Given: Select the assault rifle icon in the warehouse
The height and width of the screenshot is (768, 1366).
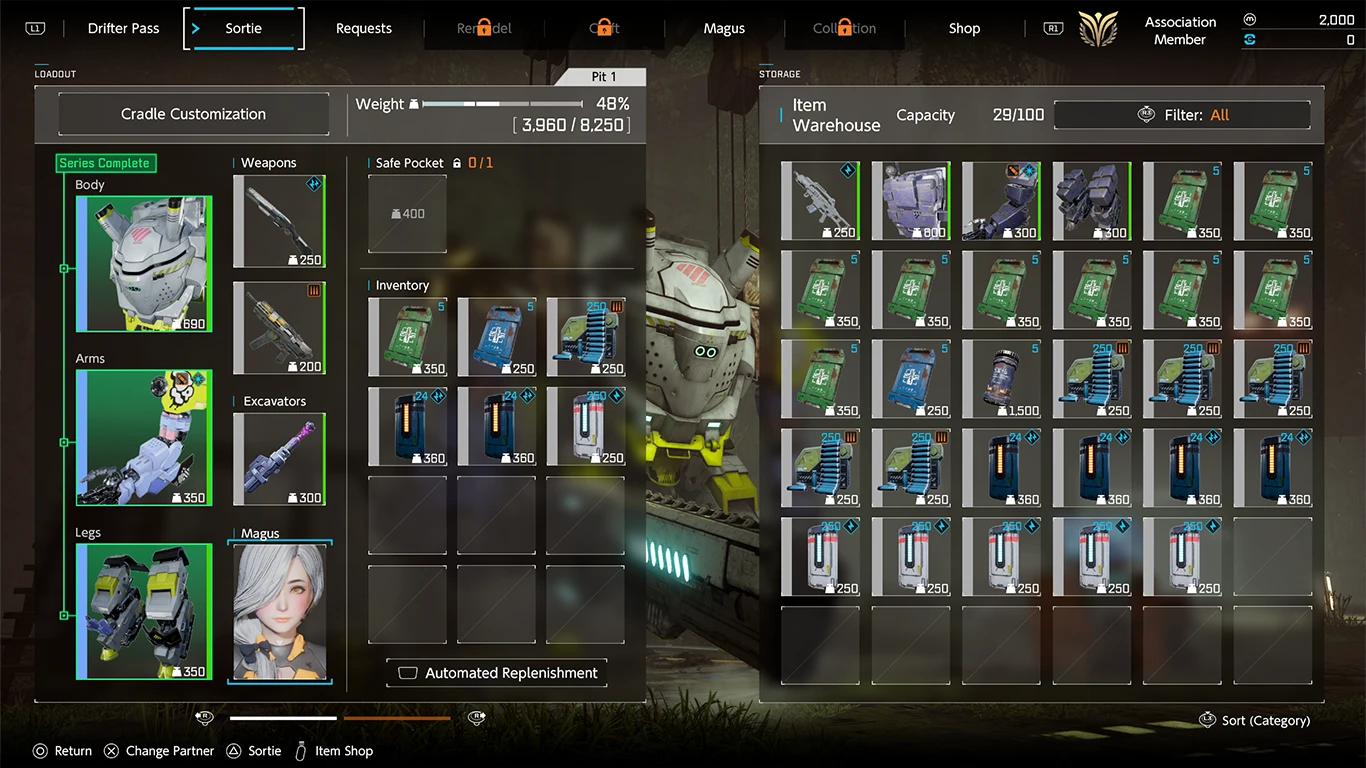Looking at the screenshot, I should (820, 200).
